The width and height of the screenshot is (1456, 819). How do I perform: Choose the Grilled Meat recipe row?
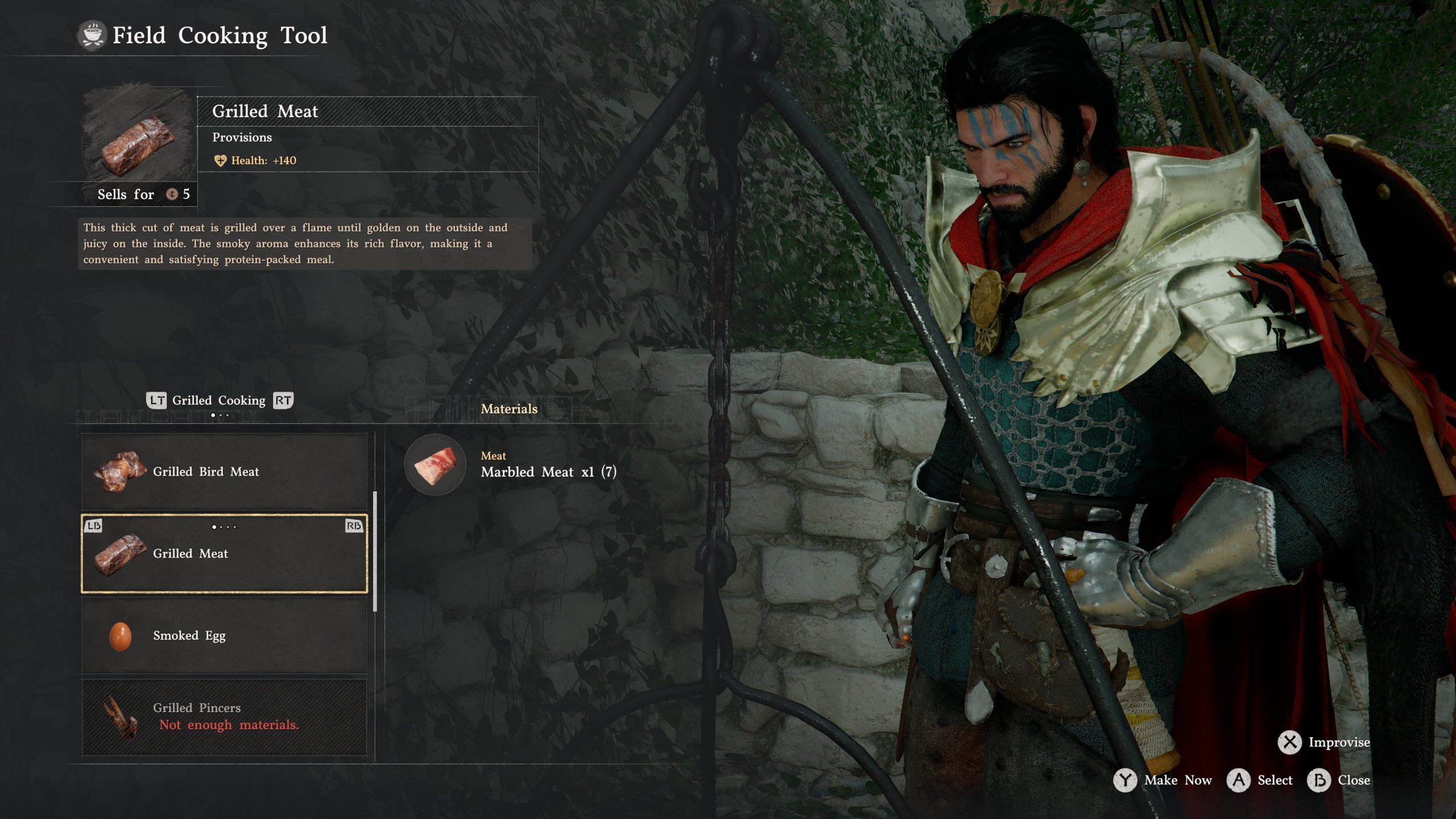pos(225,553)
